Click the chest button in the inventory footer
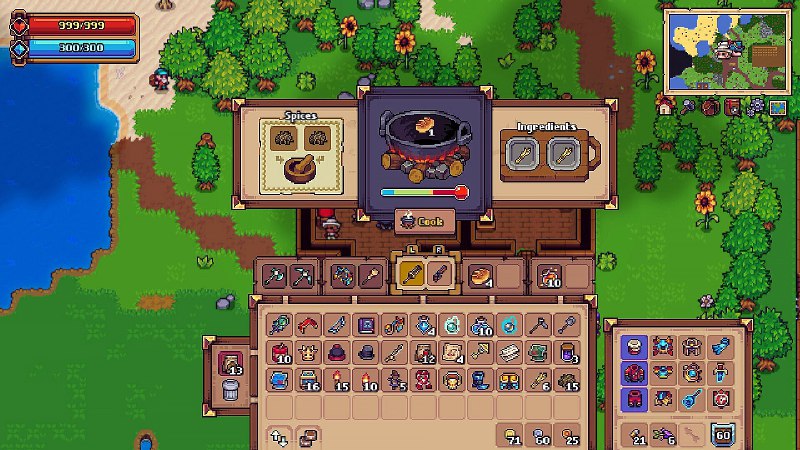 click(309, 434)
